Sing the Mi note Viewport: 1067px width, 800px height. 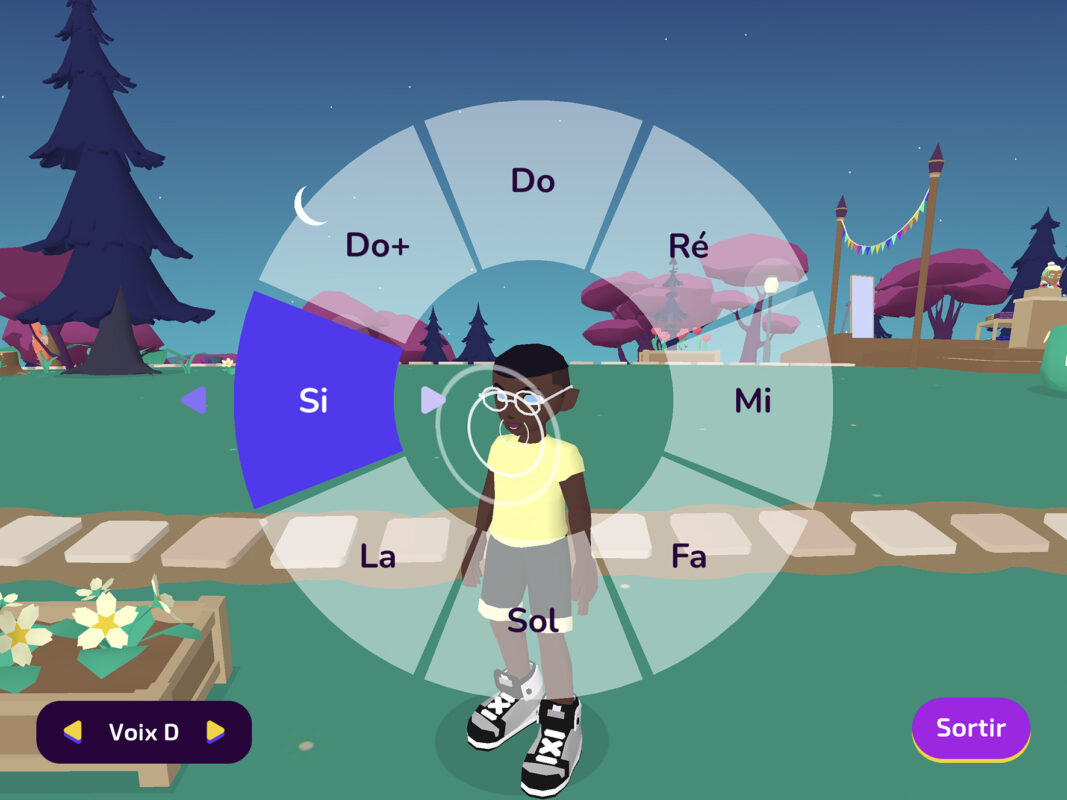pos(752,401)
